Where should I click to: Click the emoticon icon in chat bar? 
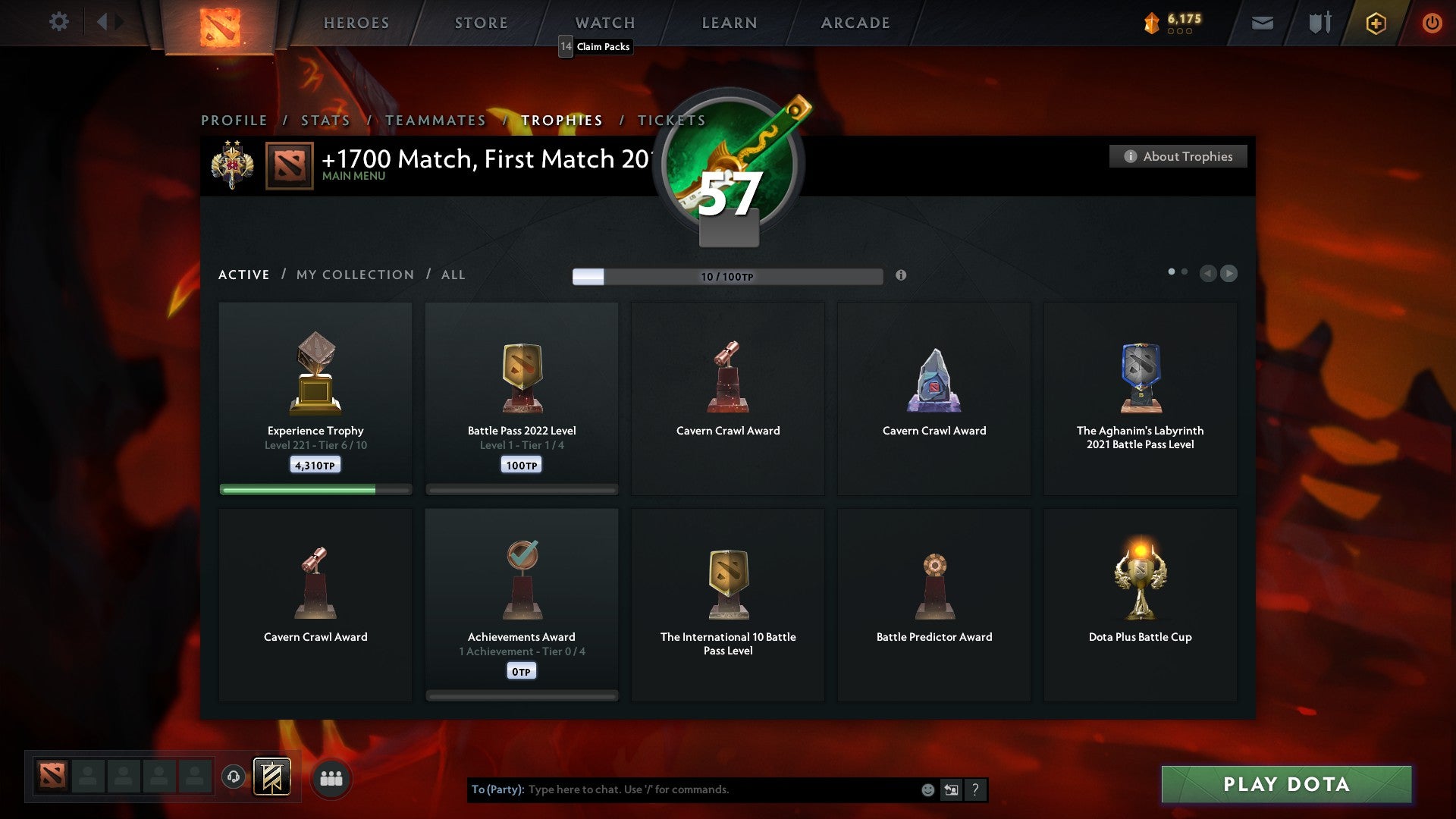point(928,789)
